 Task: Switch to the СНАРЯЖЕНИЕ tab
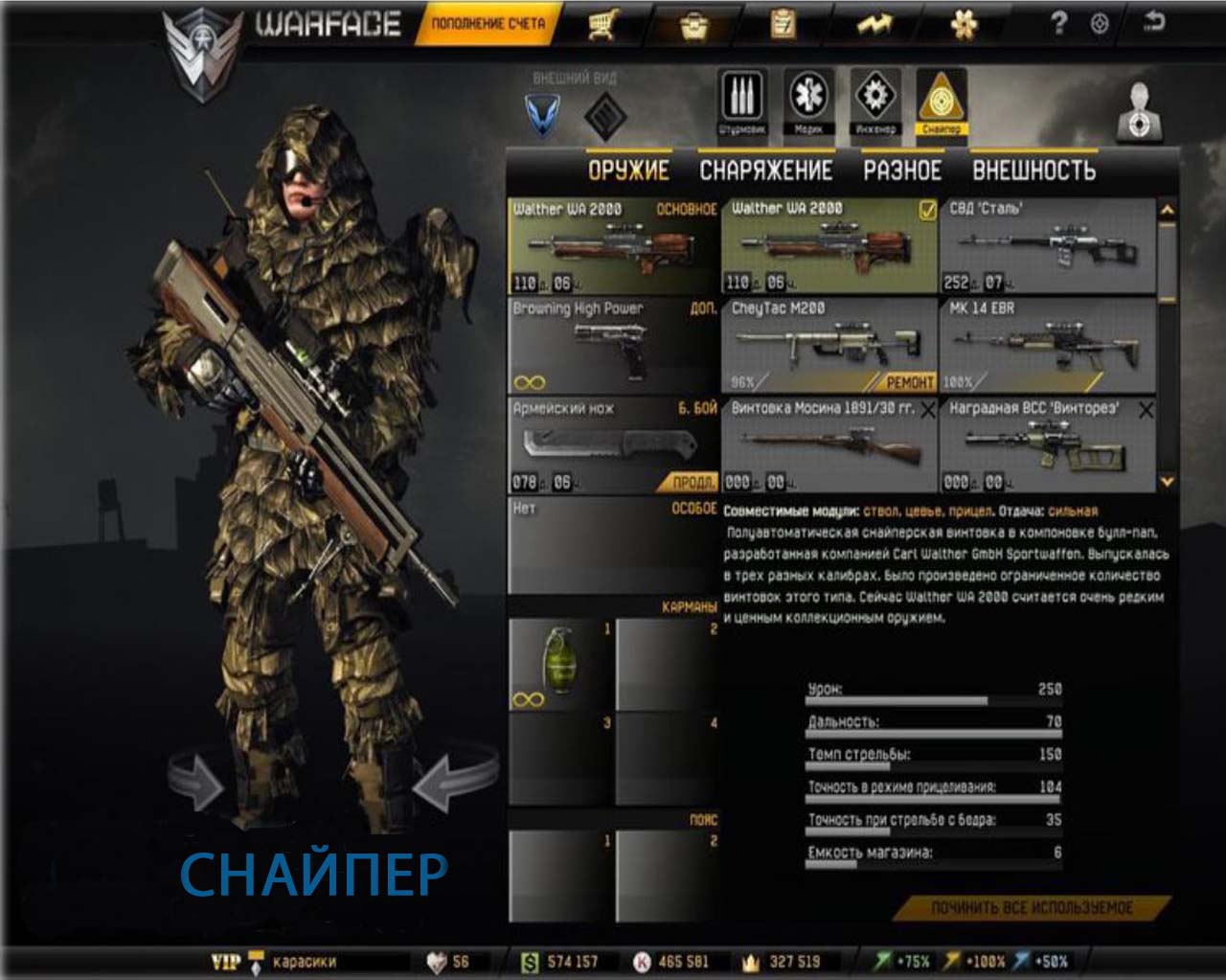coord(765,170)
